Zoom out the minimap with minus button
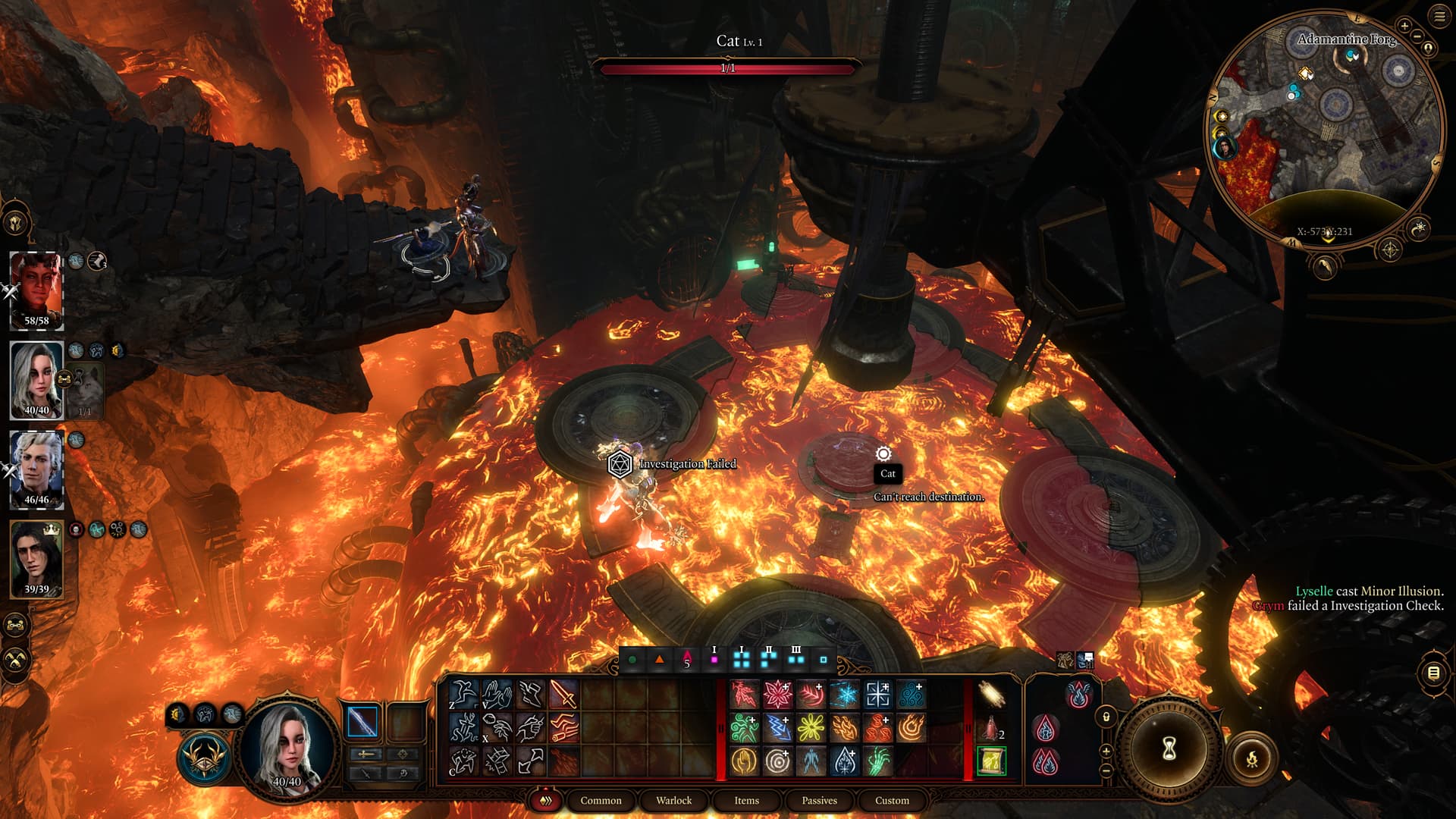Image resolution: width=1456 pixels, height=819 pixels. pos(1417,36)
